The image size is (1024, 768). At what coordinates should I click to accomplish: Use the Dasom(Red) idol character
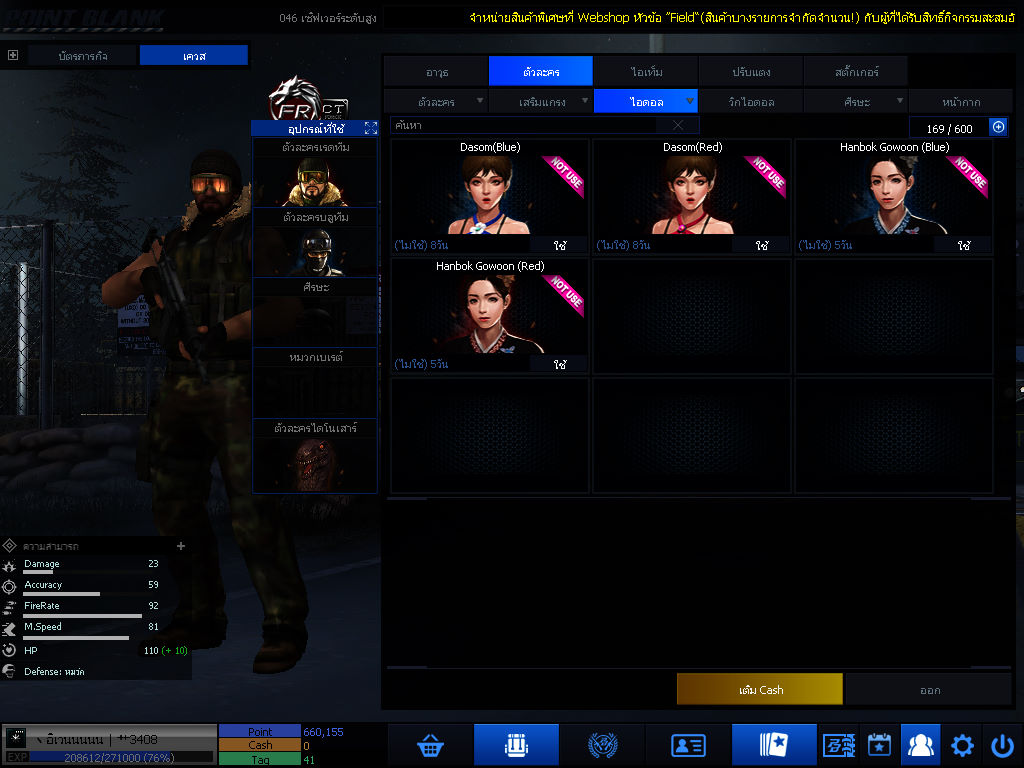[762, 245]
